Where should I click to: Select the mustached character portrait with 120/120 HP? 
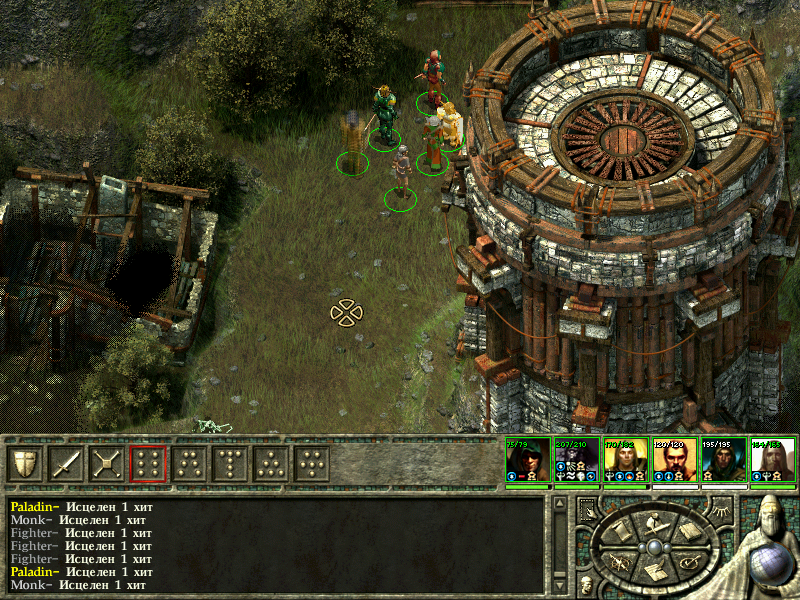675,461
